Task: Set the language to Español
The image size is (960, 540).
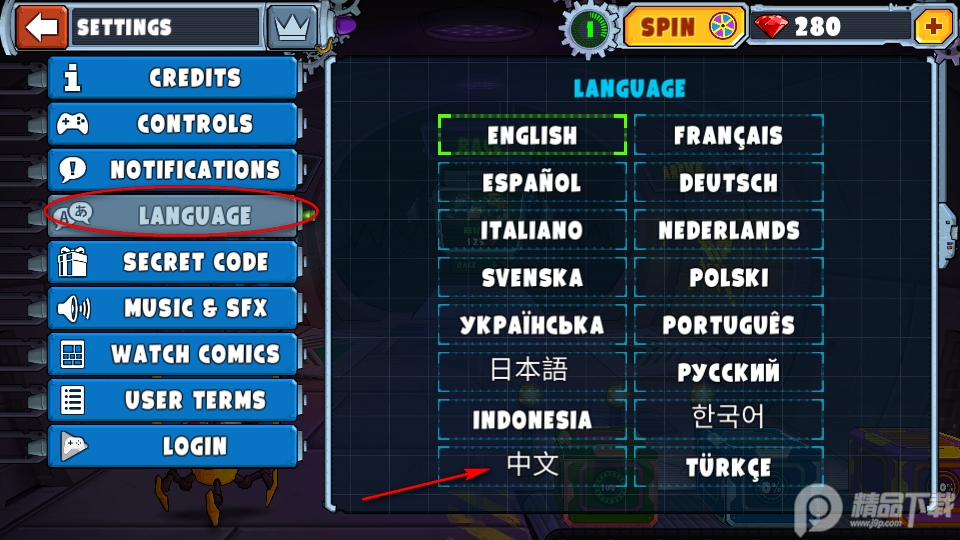Action: (x=532, y=183)
